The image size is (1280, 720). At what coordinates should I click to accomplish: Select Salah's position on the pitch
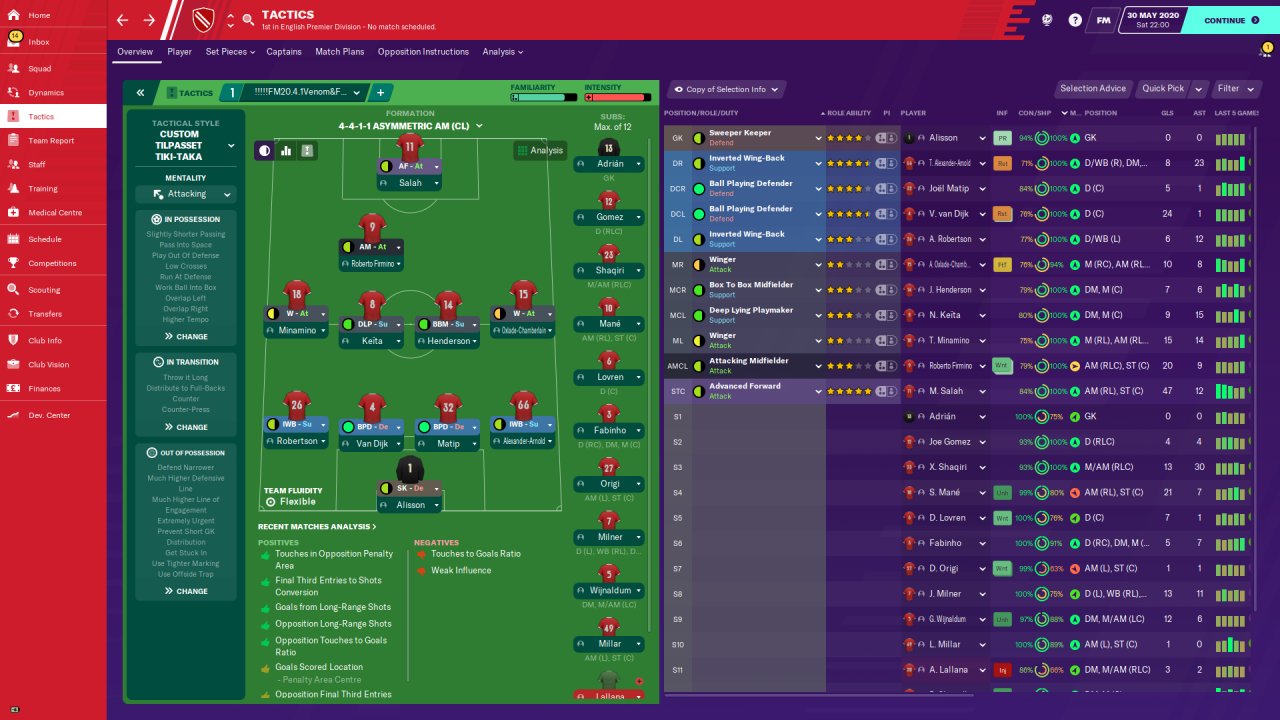pos(409,165)
